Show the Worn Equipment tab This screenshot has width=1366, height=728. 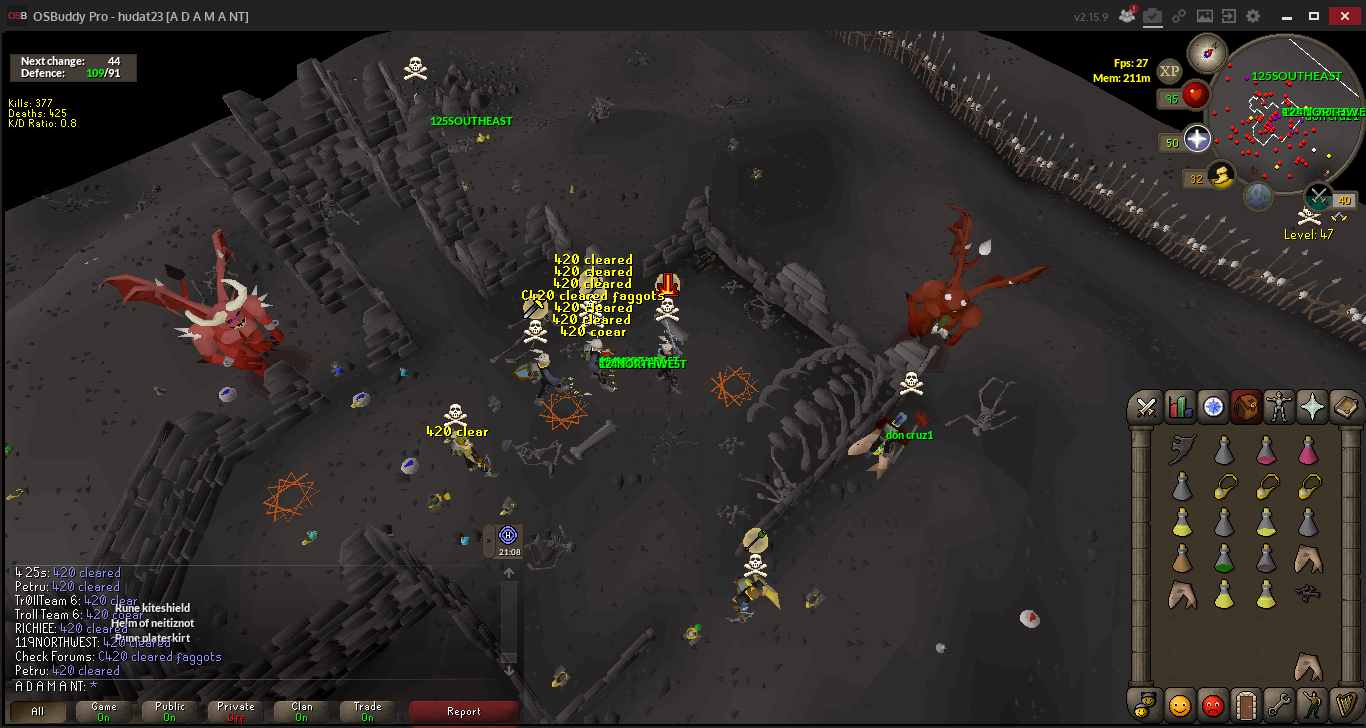pos(1279,407)
